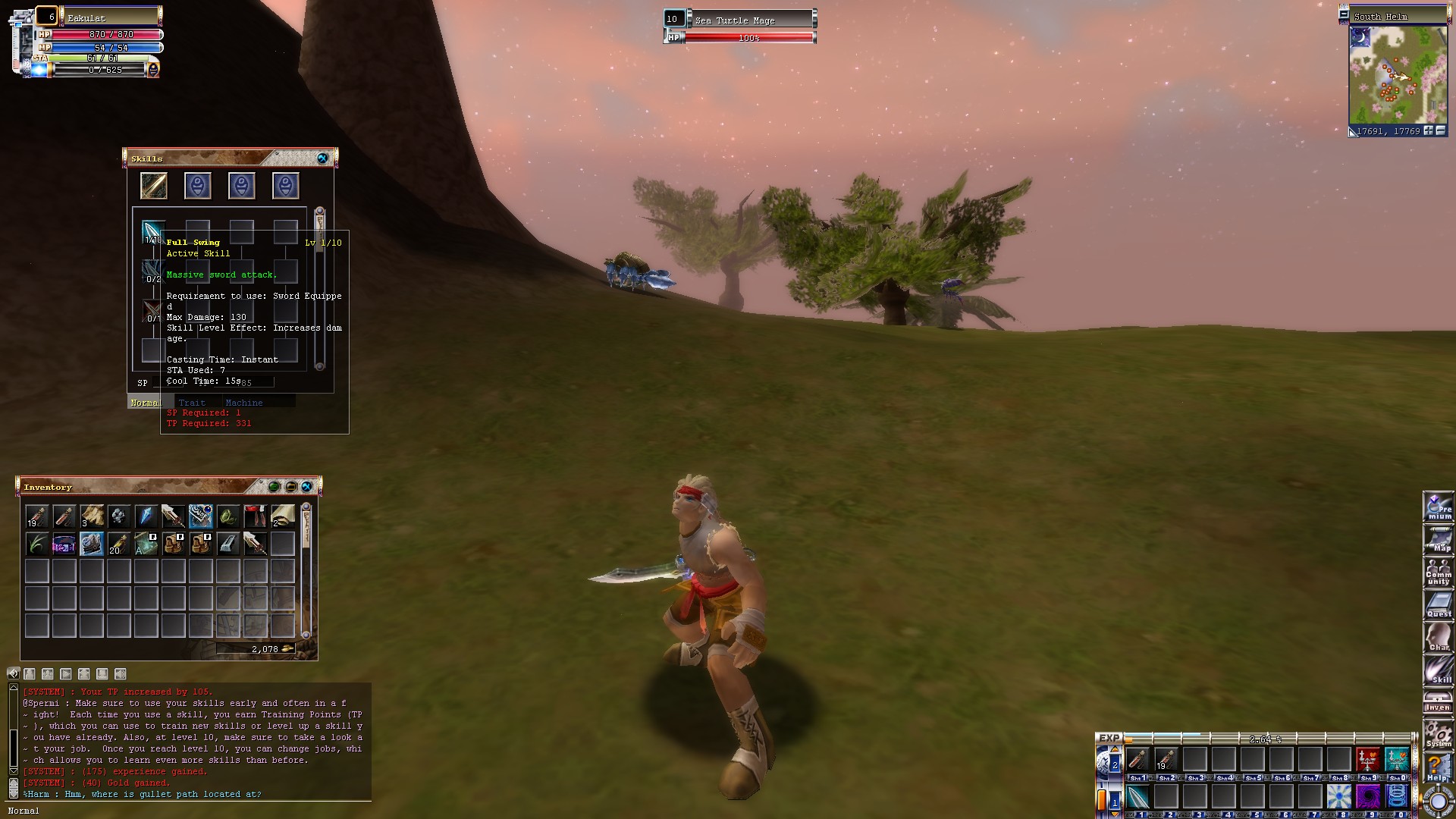
Task: Switch to the Trait skills tab
Action: [192, 403]
